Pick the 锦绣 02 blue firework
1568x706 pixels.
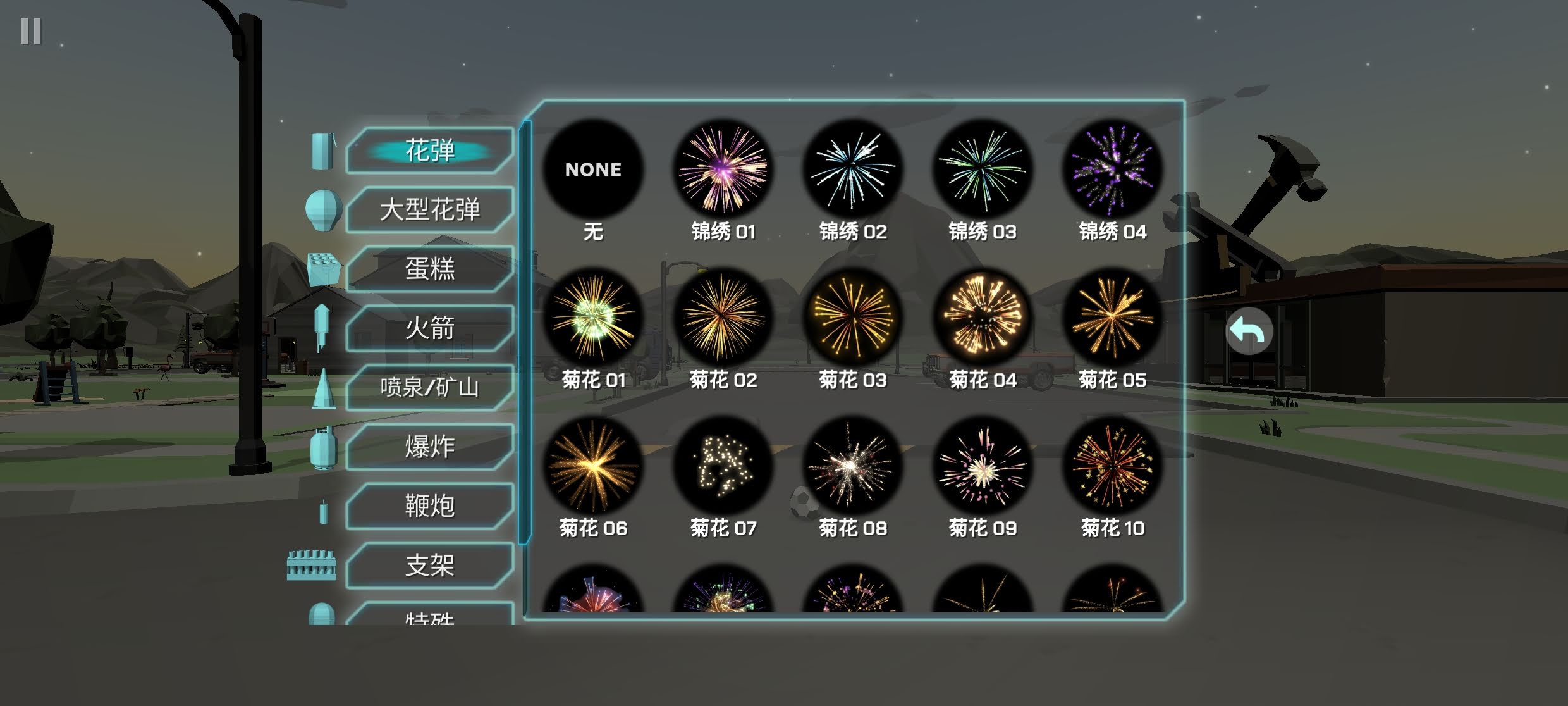pyautogui.click(x=853, y=169)
